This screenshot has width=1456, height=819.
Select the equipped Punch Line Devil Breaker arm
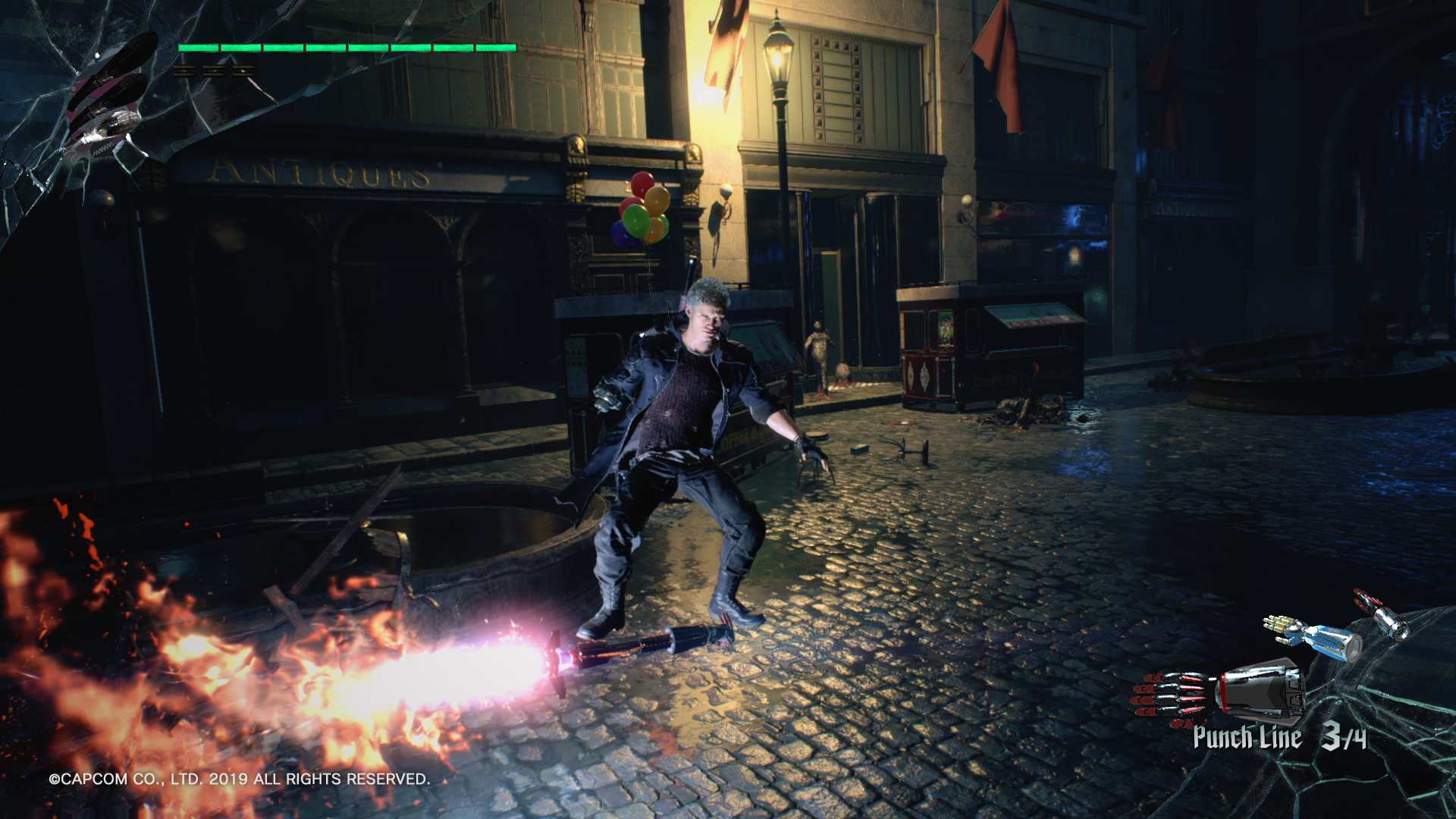[1221, 692]
